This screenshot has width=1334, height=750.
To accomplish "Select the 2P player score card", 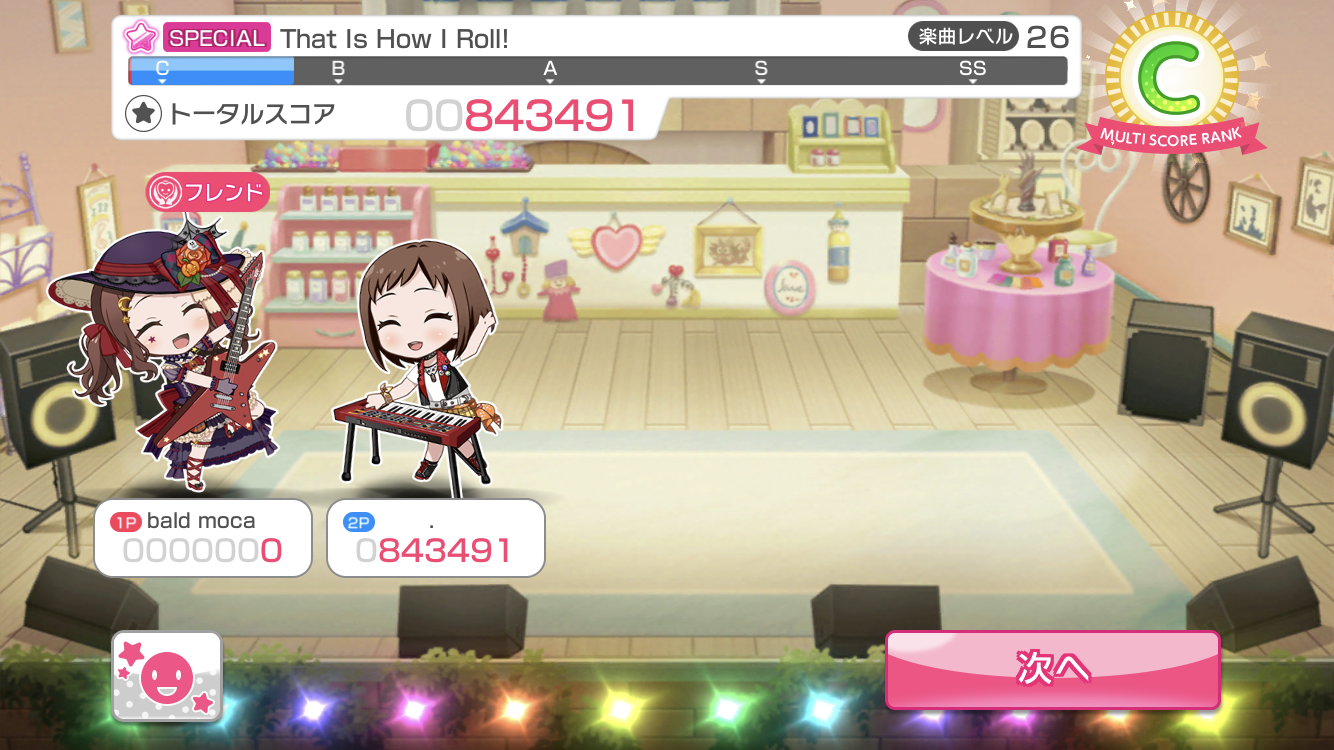I will [436, 538].
